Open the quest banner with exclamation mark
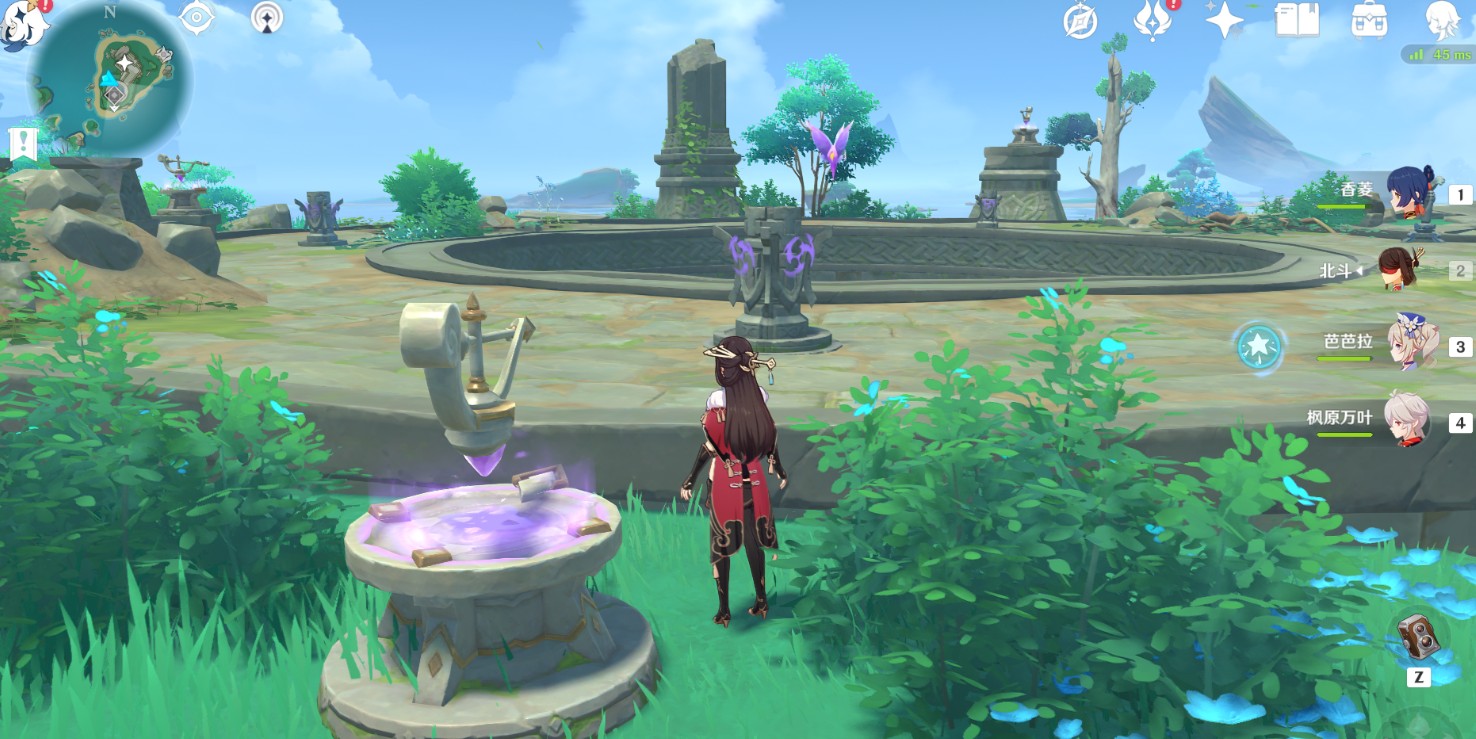The height and width of the screenshot is (739, 1476). point(23,144)
